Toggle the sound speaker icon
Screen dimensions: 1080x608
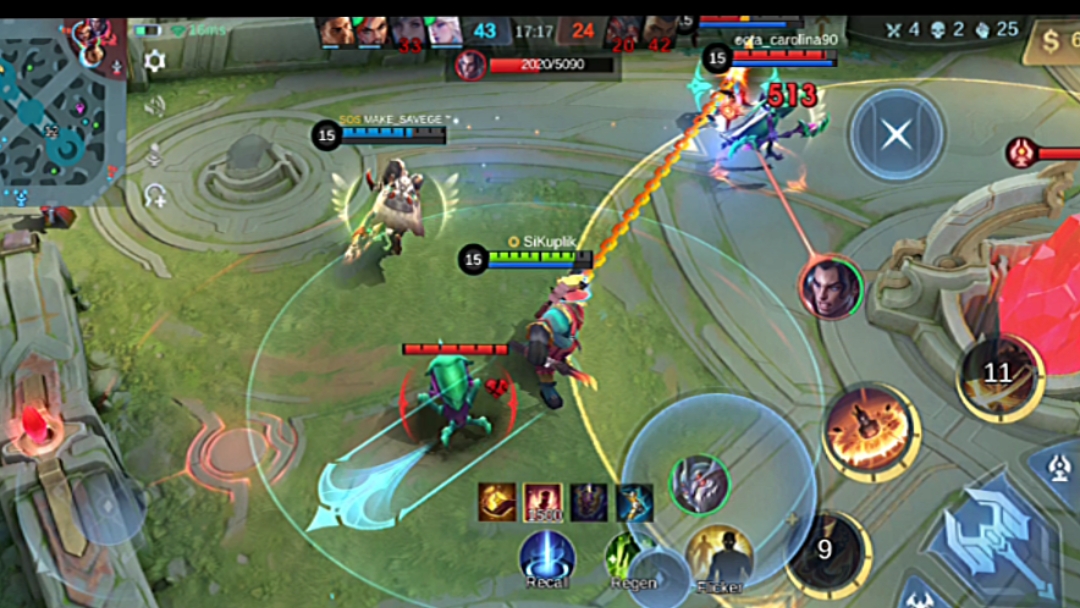pos(155,107)
